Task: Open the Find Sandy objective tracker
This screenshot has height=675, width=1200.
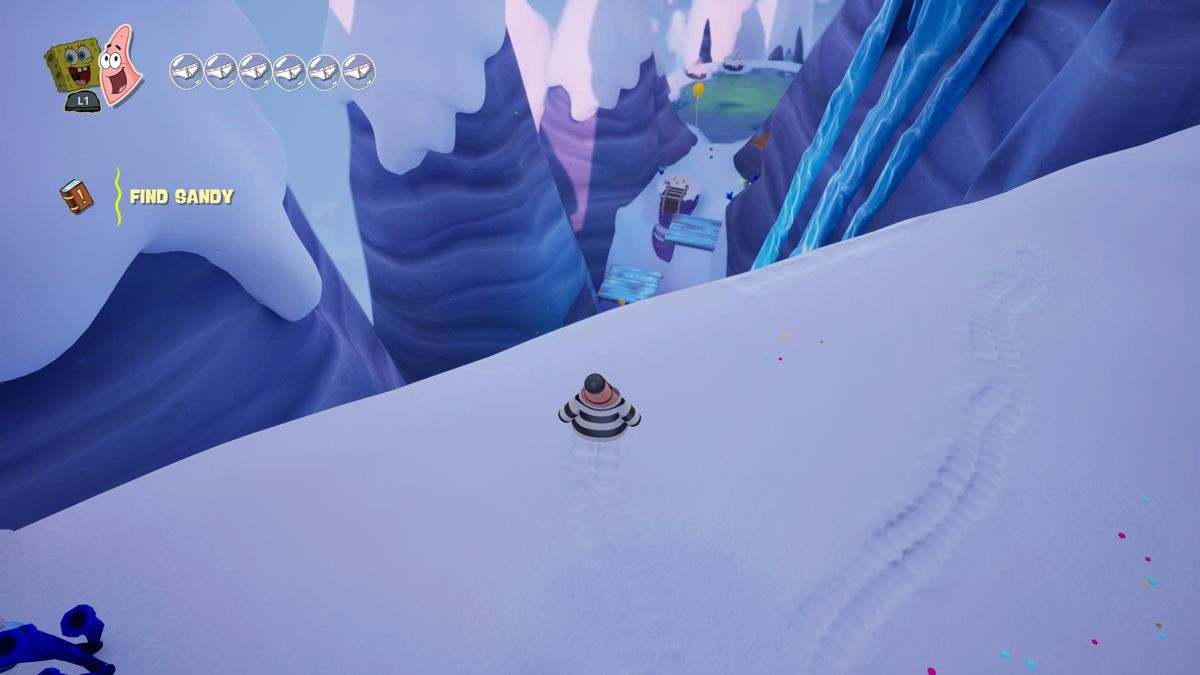Action: point(181,197)
